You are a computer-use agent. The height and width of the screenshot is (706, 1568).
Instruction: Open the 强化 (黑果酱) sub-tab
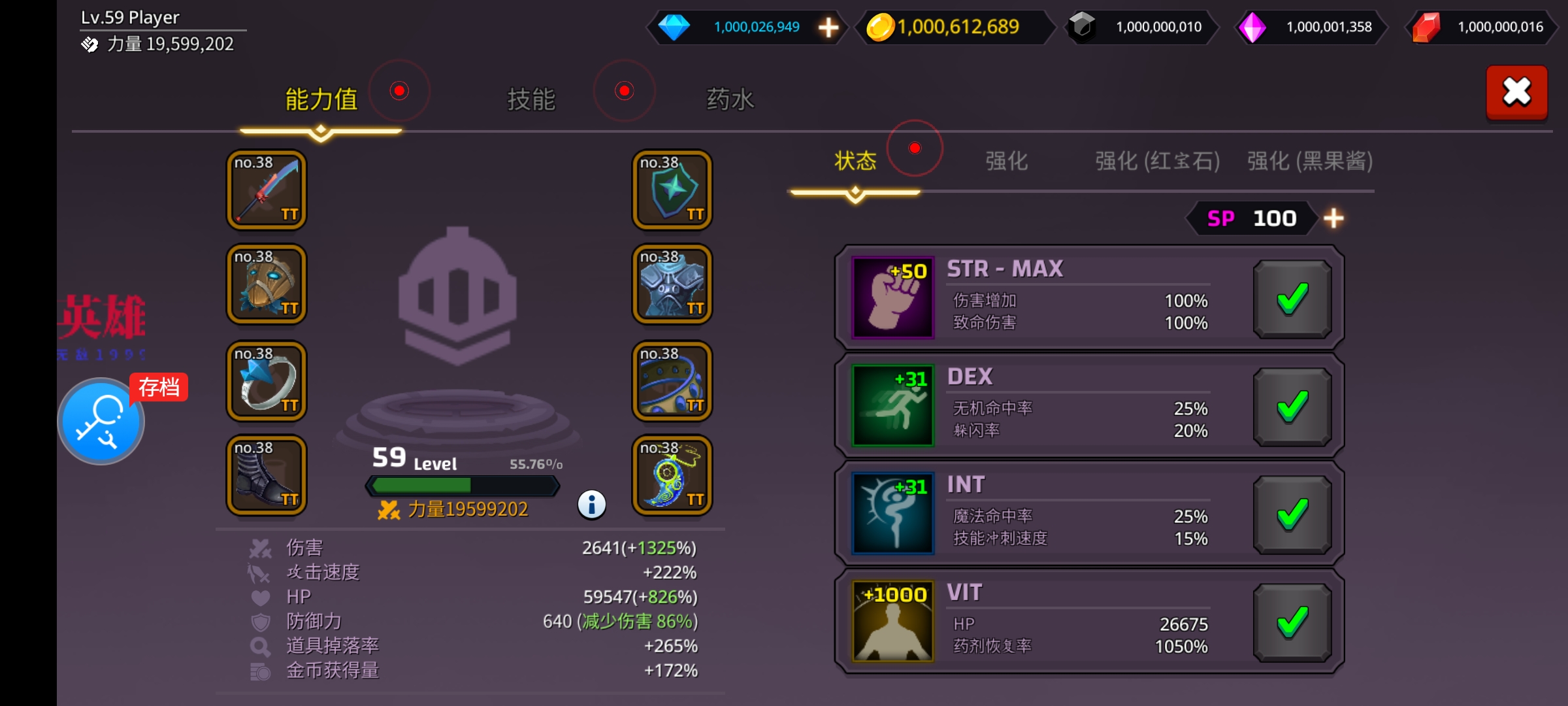(x=1309, y=161)
